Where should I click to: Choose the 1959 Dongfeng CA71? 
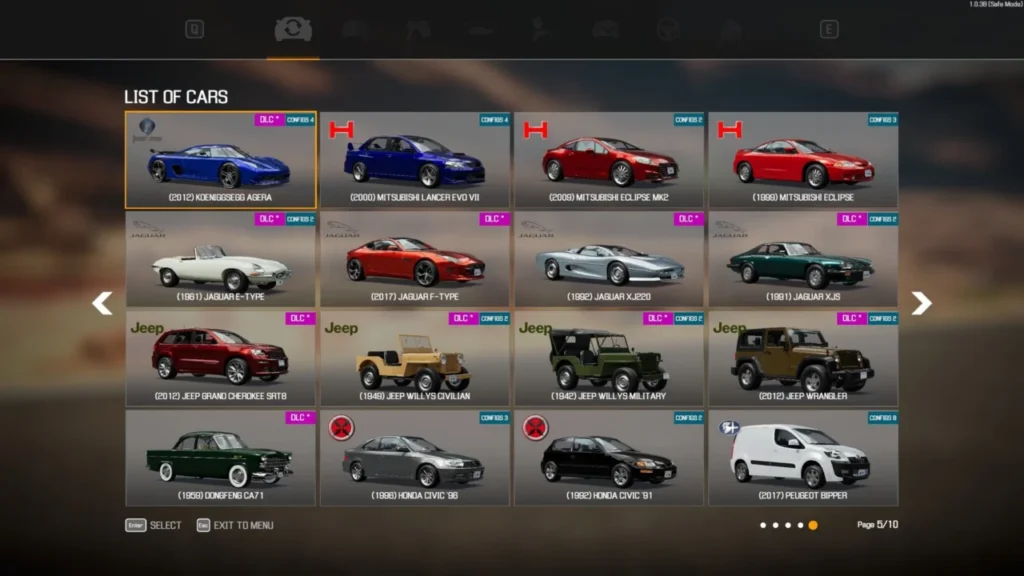[220, 457]
